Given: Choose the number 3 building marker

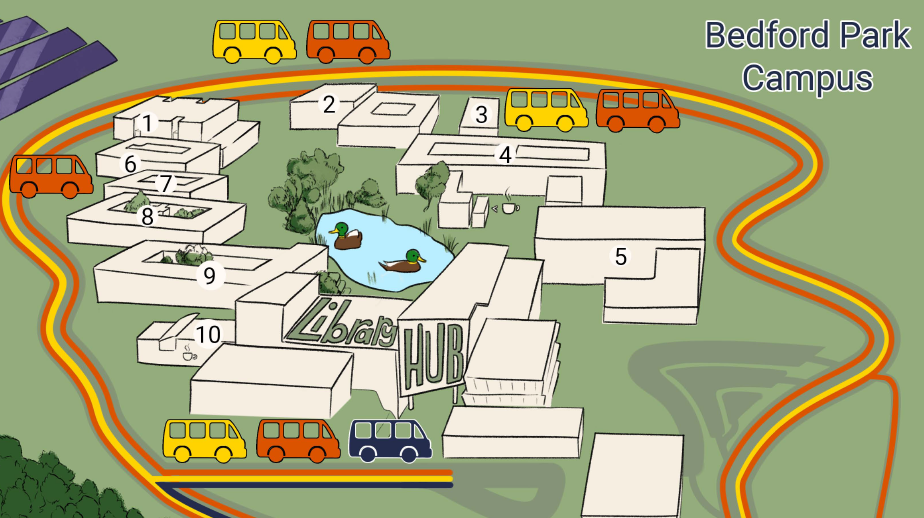Looking at the screenshot, I should [x=481, y=114].
